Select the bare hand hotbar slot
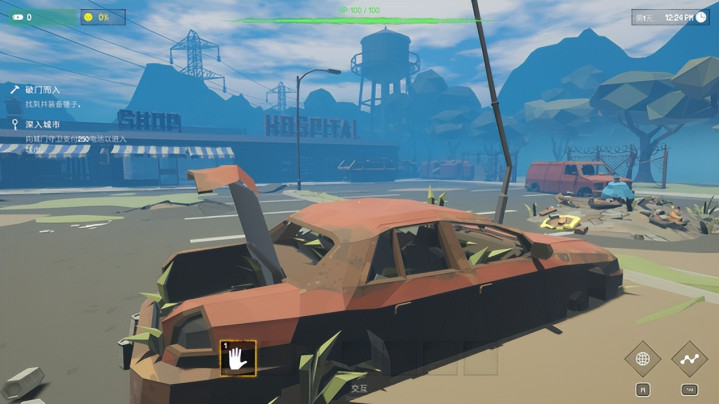The image size is (719, 404). click(x=238, y=358)
